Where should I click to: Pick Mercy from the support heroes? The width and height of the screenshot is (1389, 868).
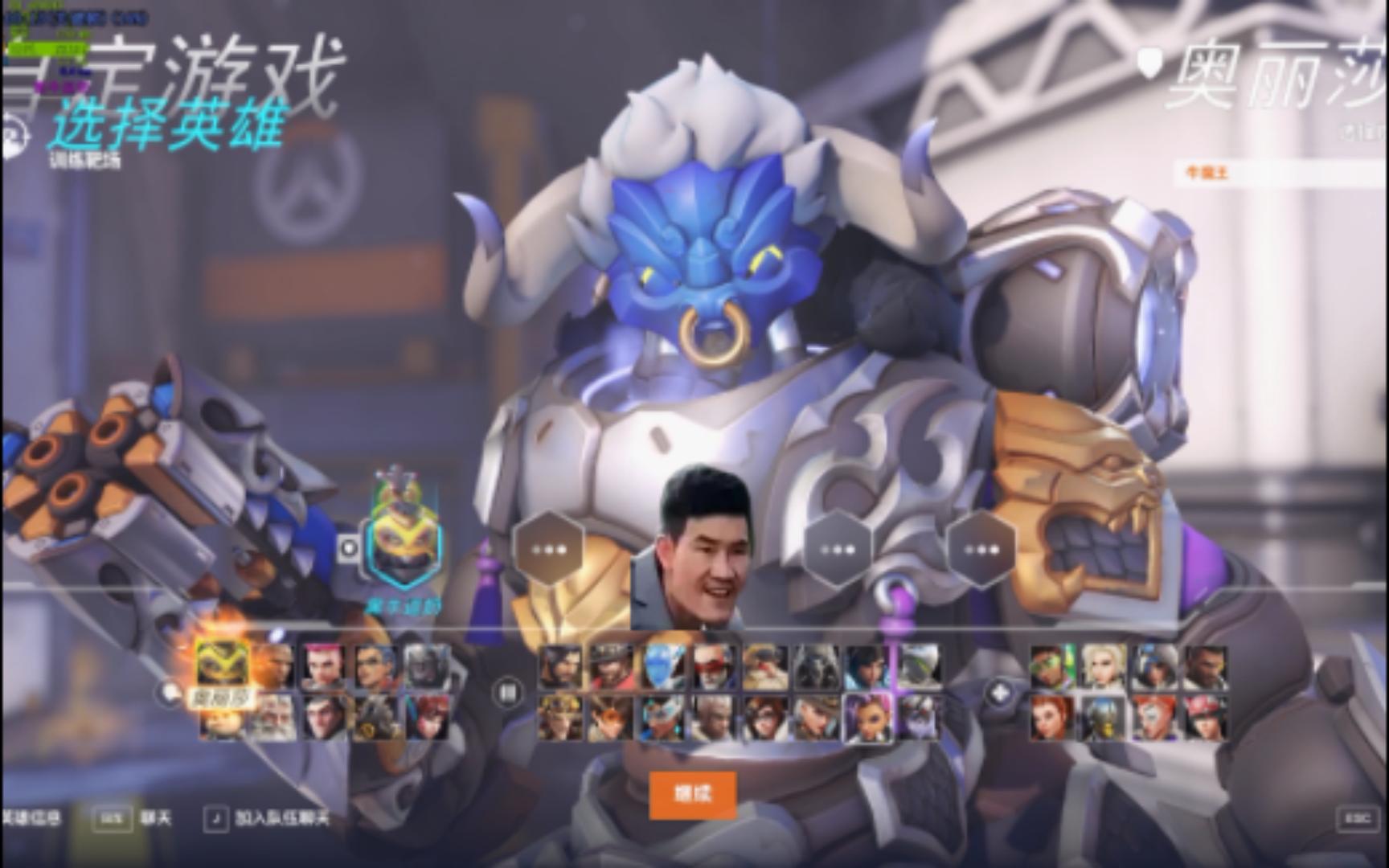click(1104, 666)
